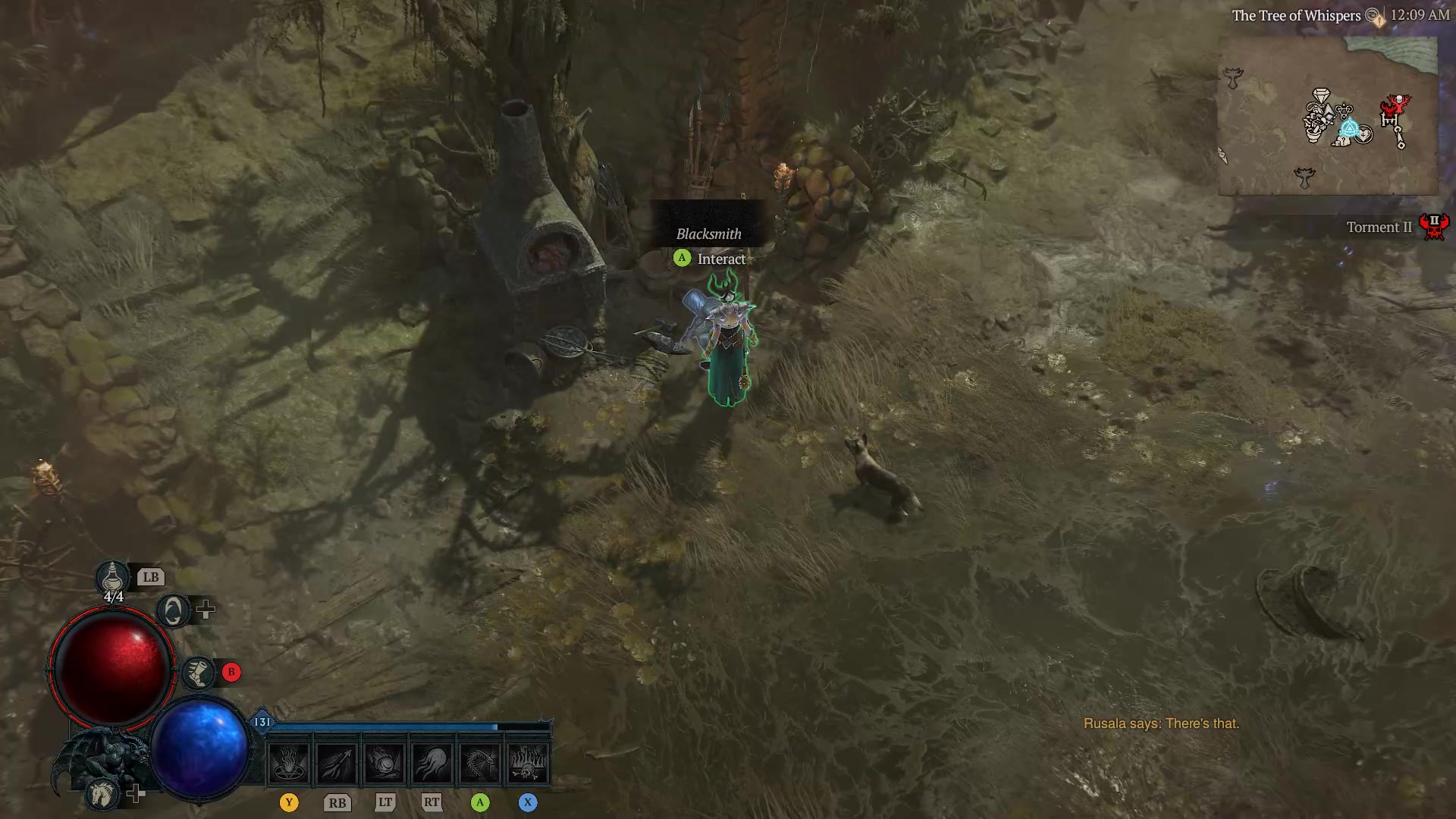Activate the evade boot icon

(197, 672)
